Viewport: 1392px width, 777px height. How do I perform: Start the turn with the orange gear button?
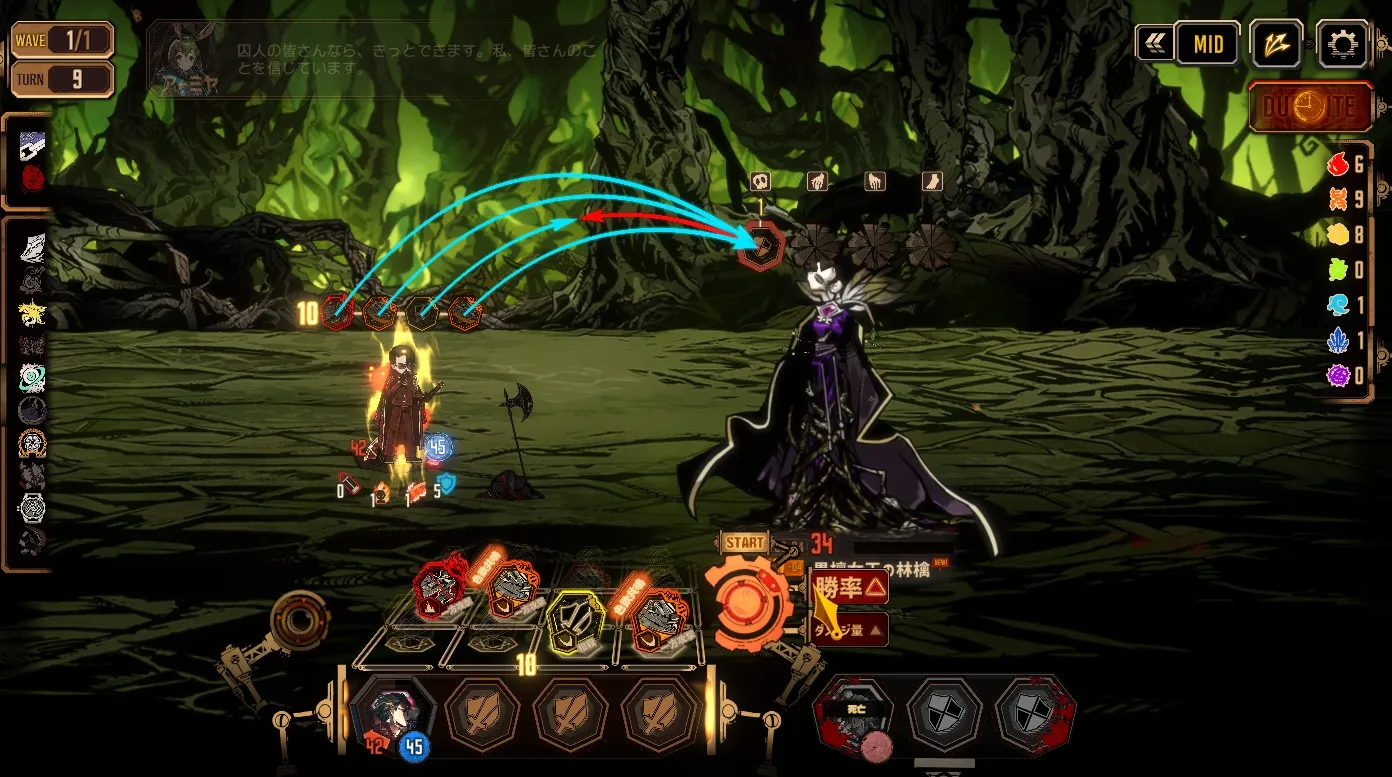pyautogui.click(x=747, y=603)
